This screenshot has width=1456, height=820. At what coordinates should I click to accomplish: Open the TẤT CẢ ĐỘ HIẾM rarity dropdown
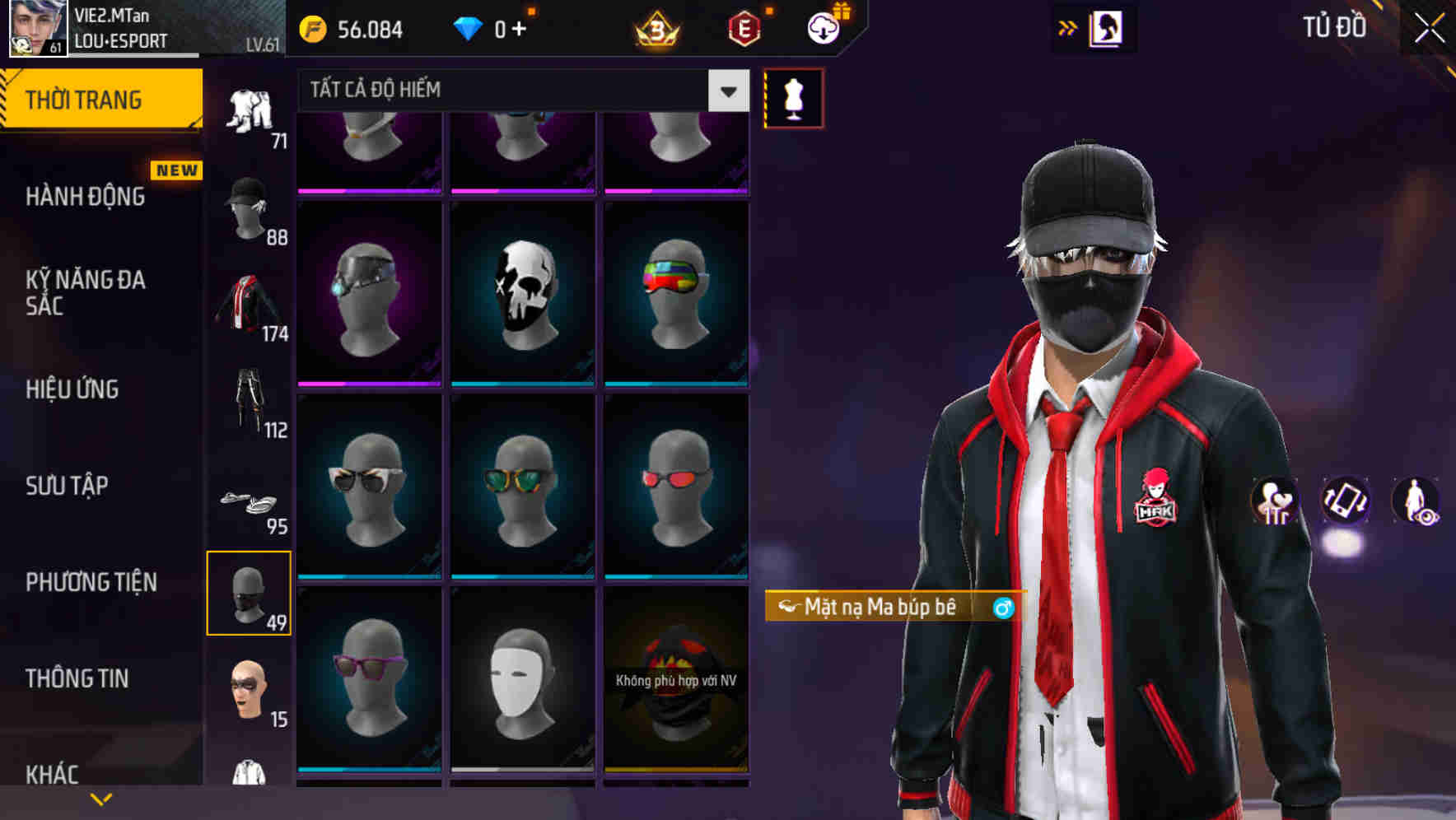(519, 91)
